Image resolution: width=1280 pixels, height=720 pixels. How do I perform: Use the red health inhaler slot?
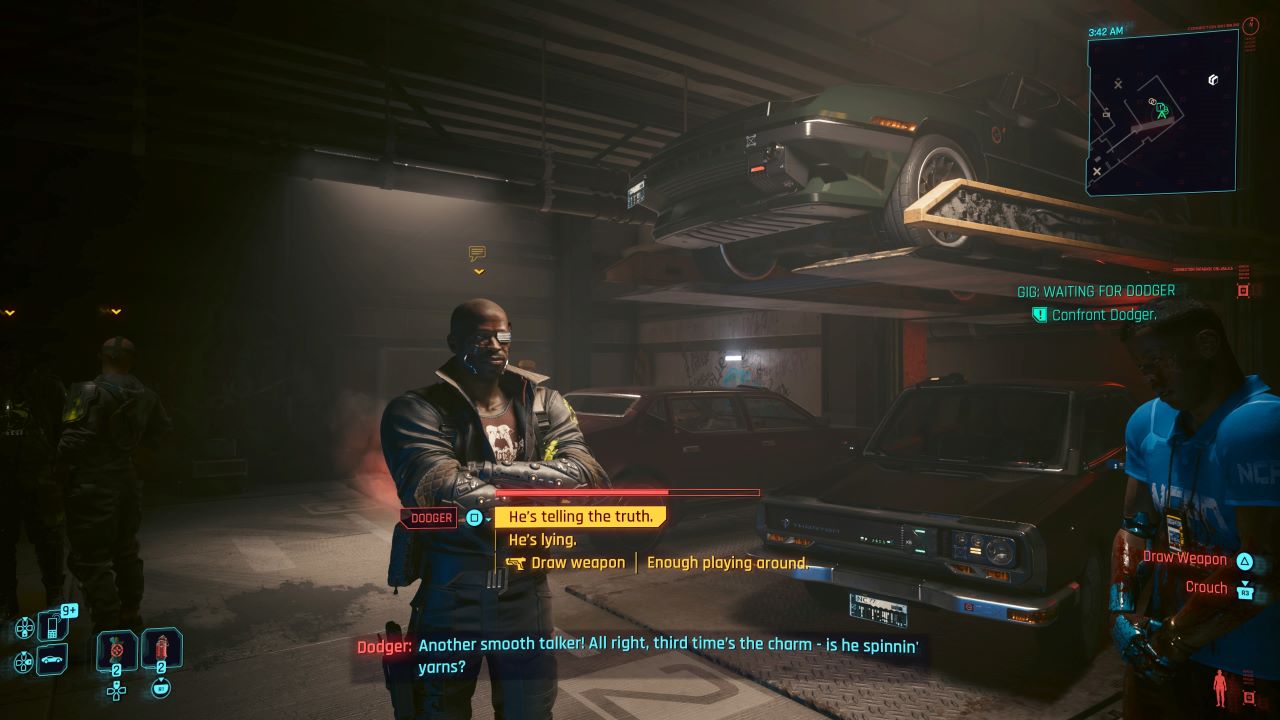tap(161, 648)
